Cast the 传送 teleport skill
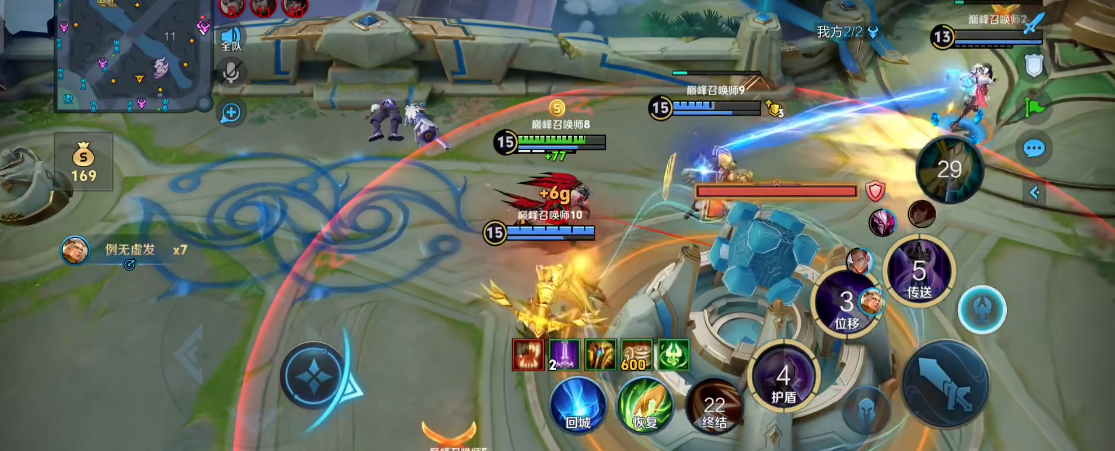 tap(919, 272)
